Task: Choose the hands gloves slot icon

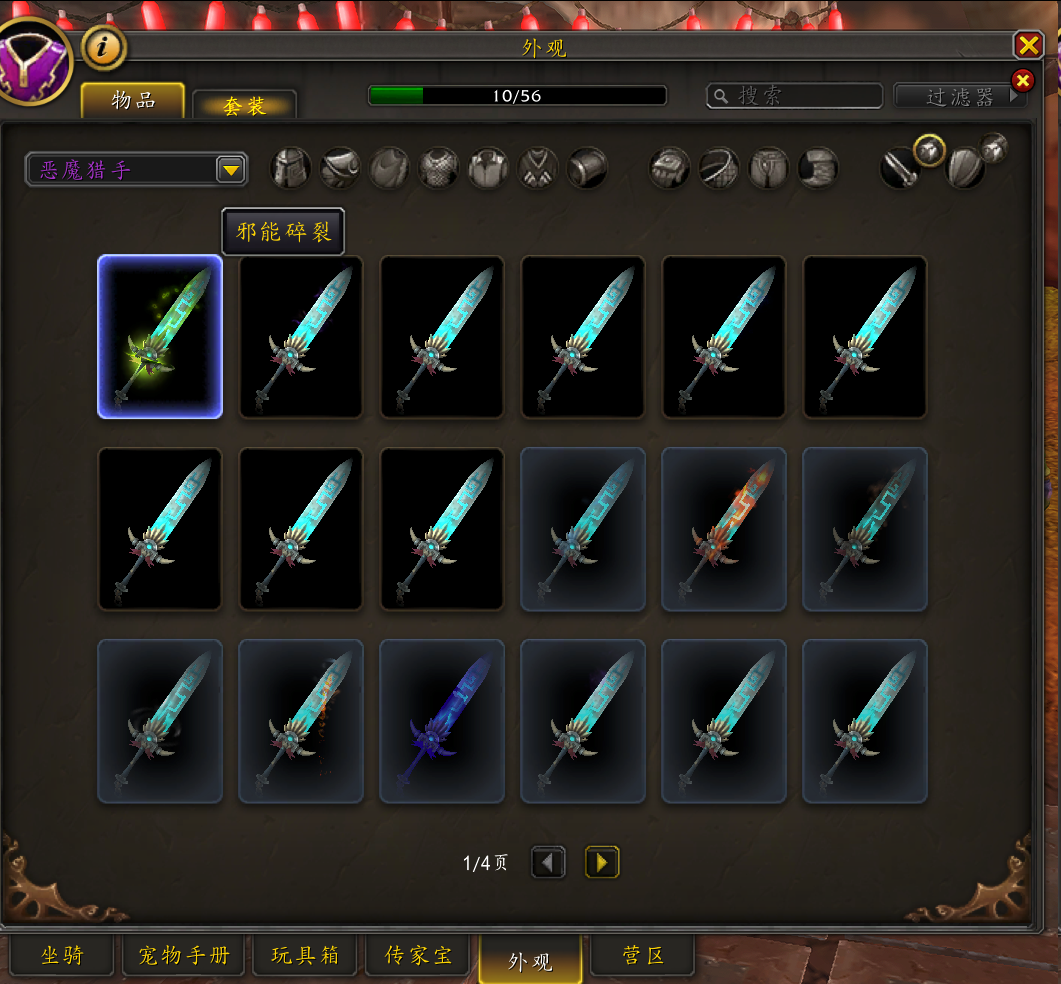Action: [x=670, y=168]
